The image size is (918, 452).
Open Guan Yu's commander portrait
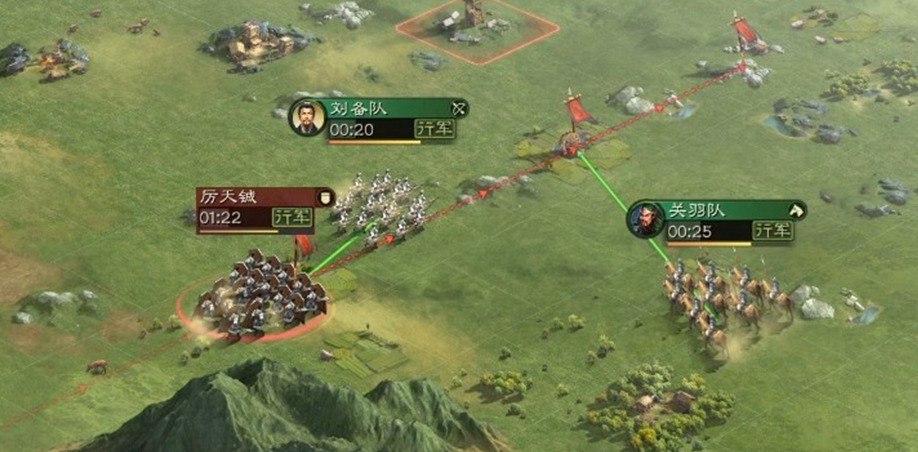(645, 219)
